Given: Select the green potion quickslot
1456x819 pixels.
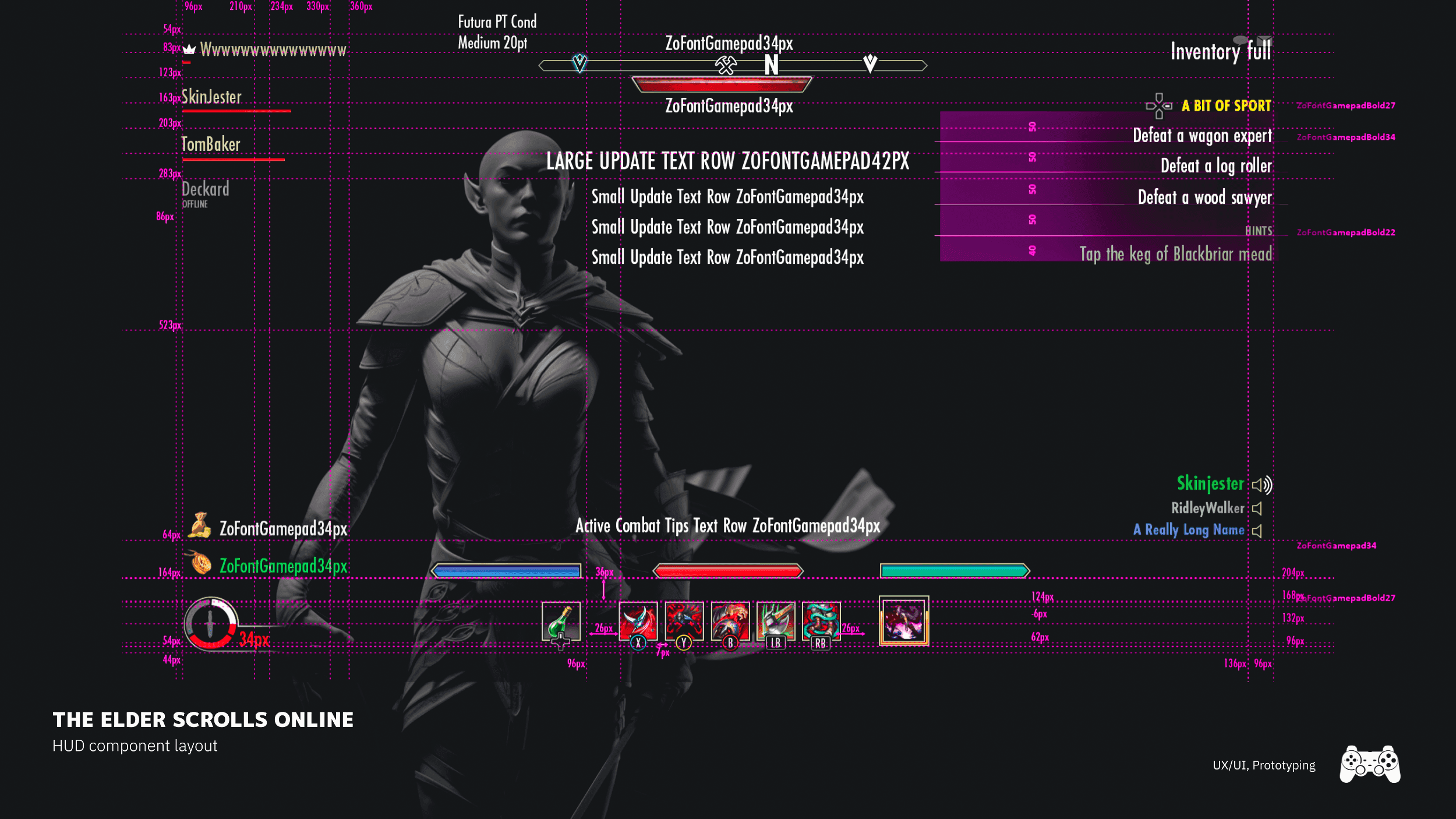Looking at the screenshot, I should [560, 621].
